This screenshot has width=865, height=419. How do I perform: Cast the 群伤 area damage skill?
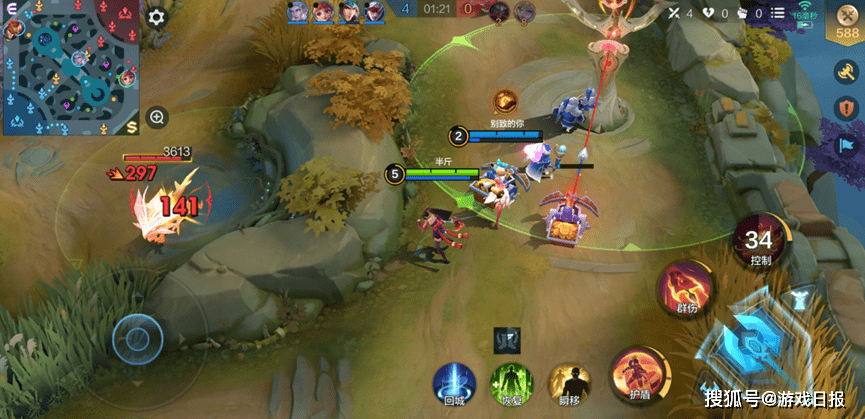685,290
